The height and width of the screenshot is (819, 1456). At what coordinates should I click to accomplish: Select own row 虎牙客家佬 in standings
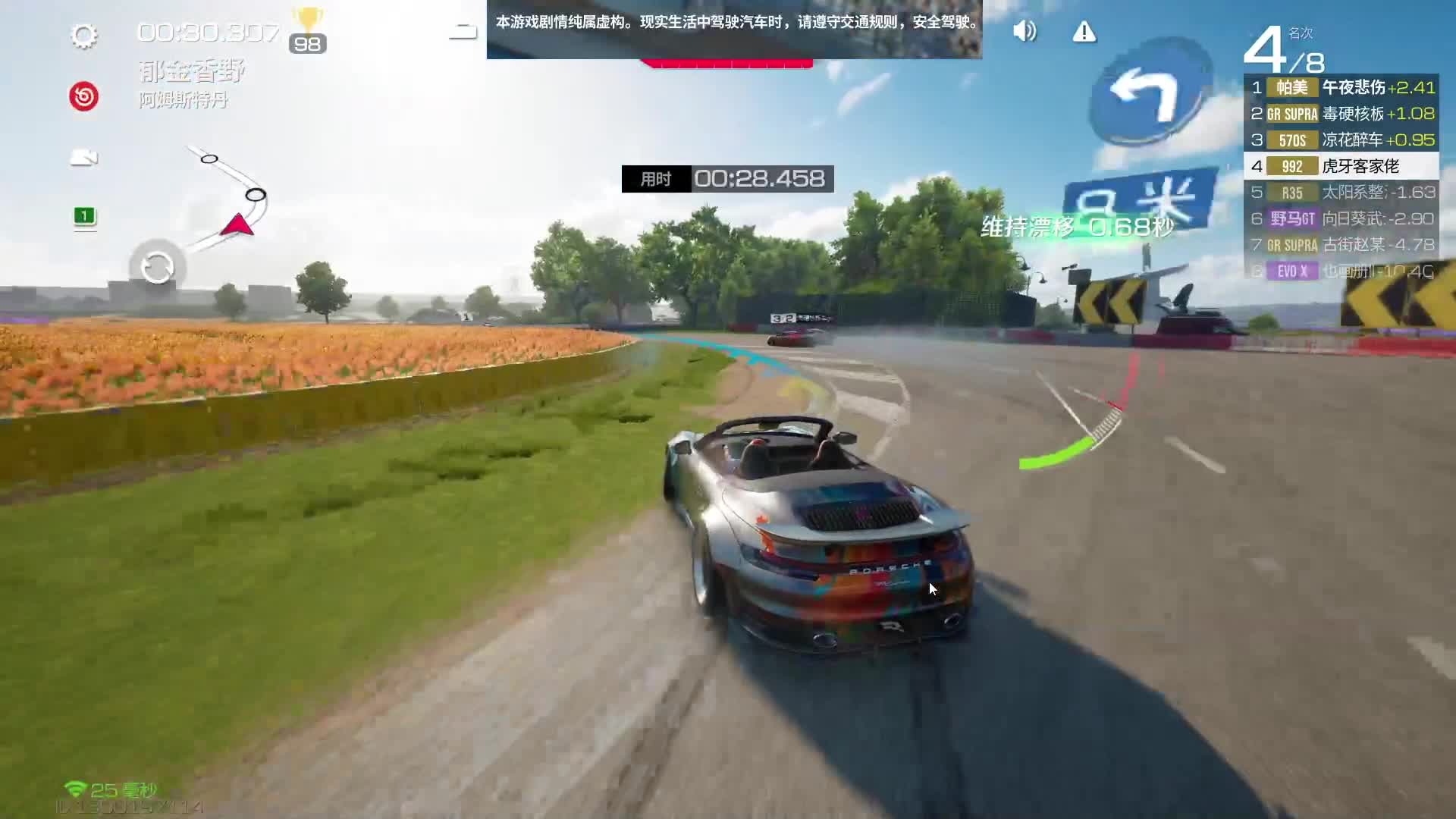(1341, 166)
